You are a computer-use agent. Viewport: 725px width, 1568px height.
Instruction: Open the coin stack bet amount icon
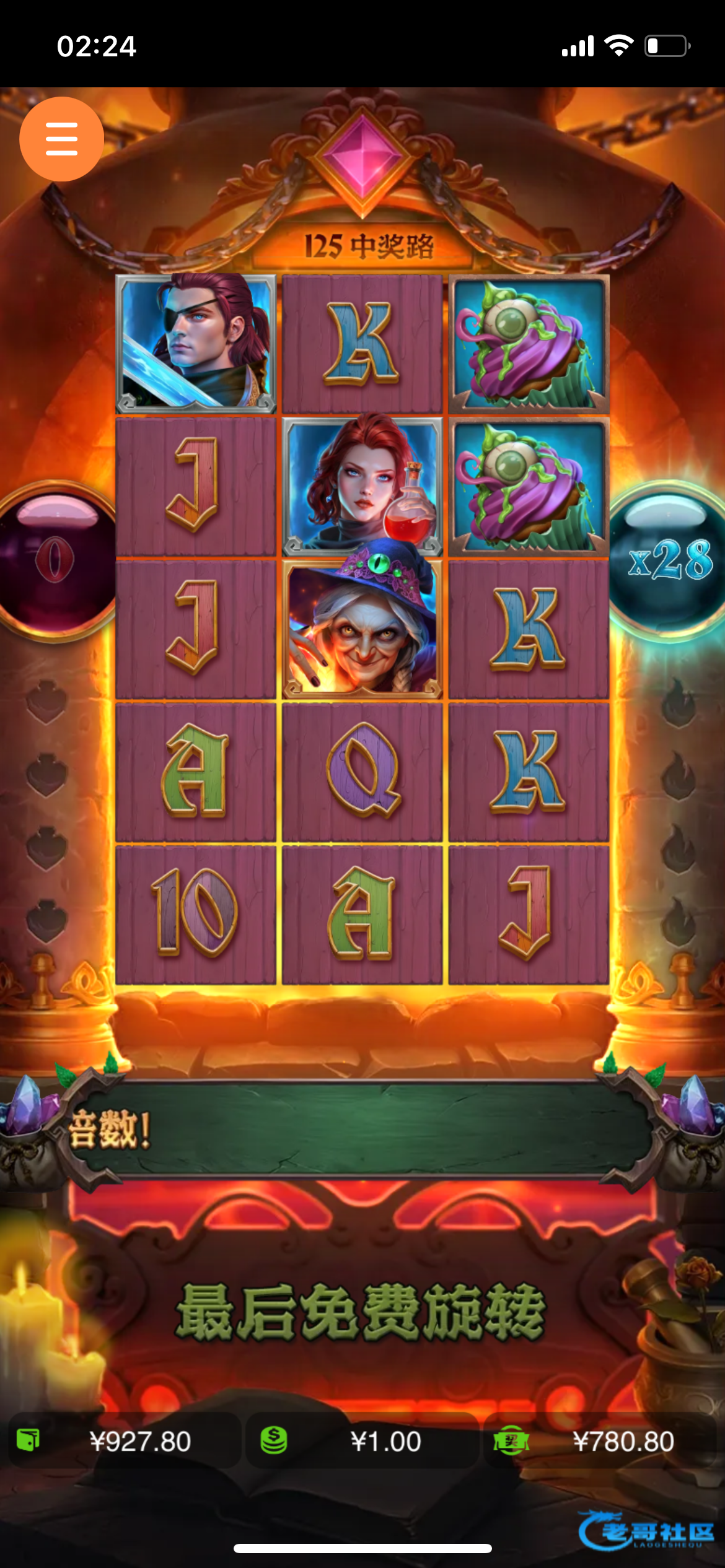tap(273, 1439)
